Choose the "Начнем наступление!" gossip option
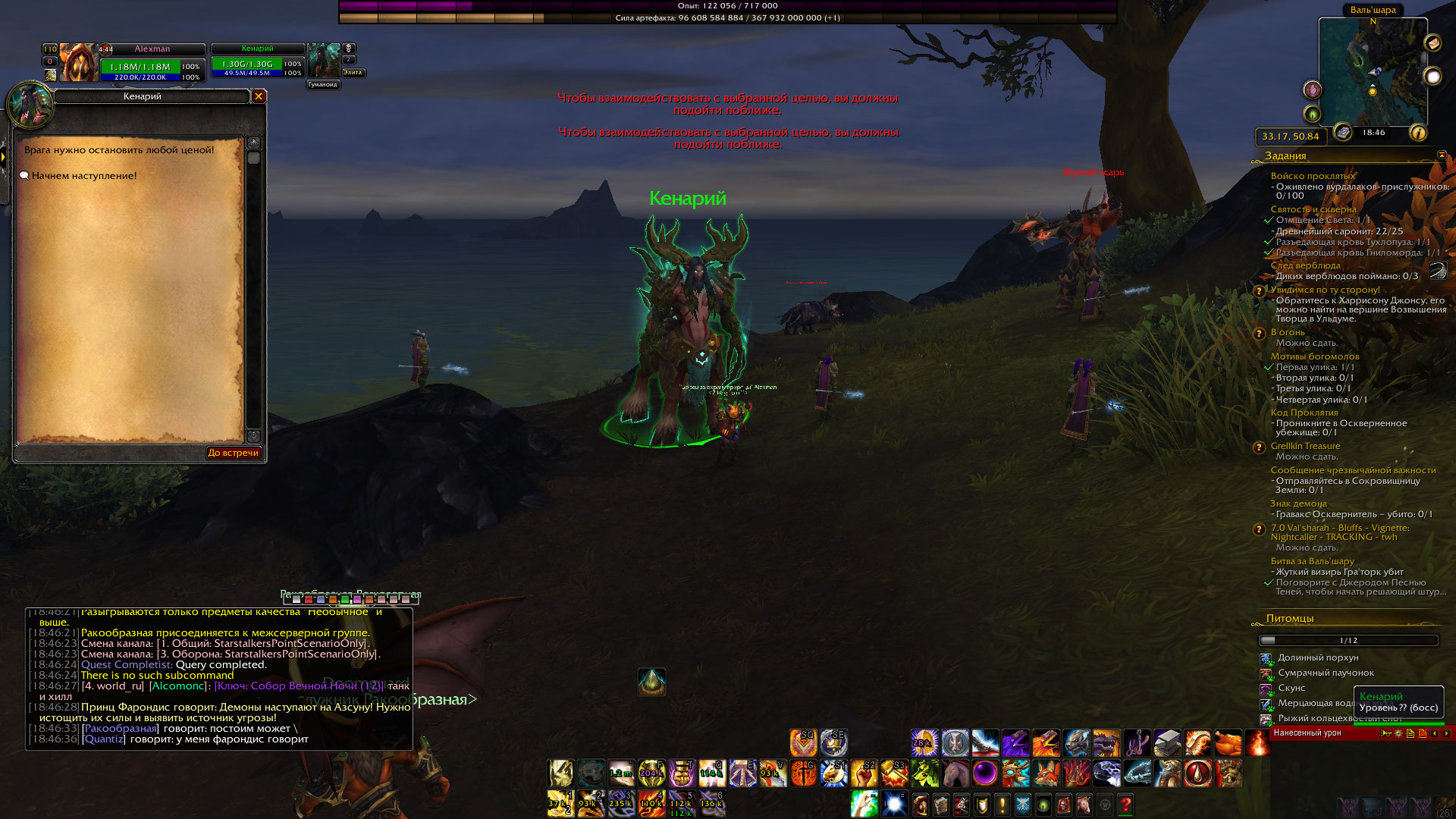1456x819 pixels. 84,176
